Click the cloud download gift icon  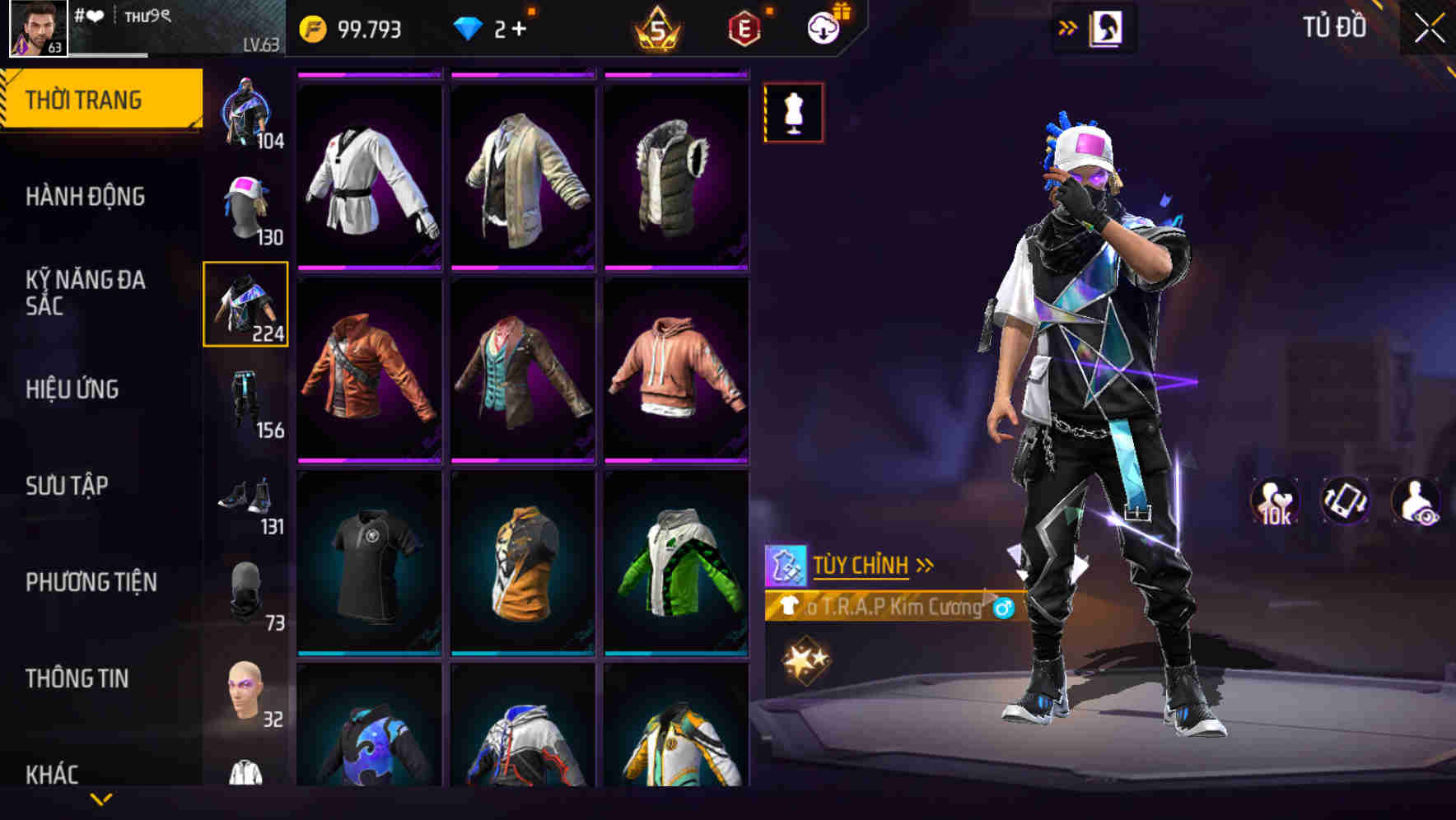click(x=824, y=27)
